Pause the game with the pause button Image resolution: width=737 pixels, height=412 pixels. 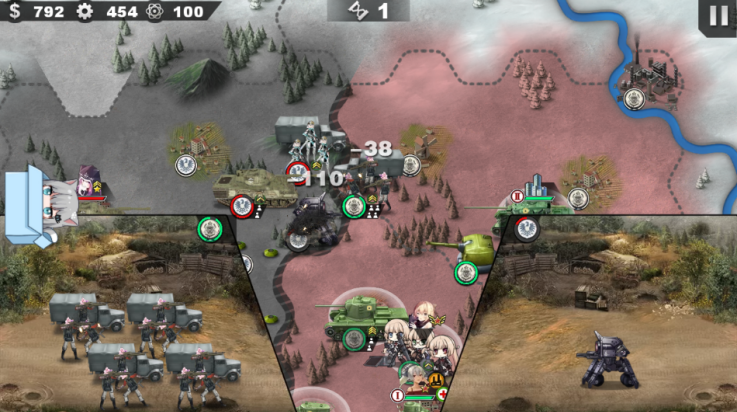[718, 16]
